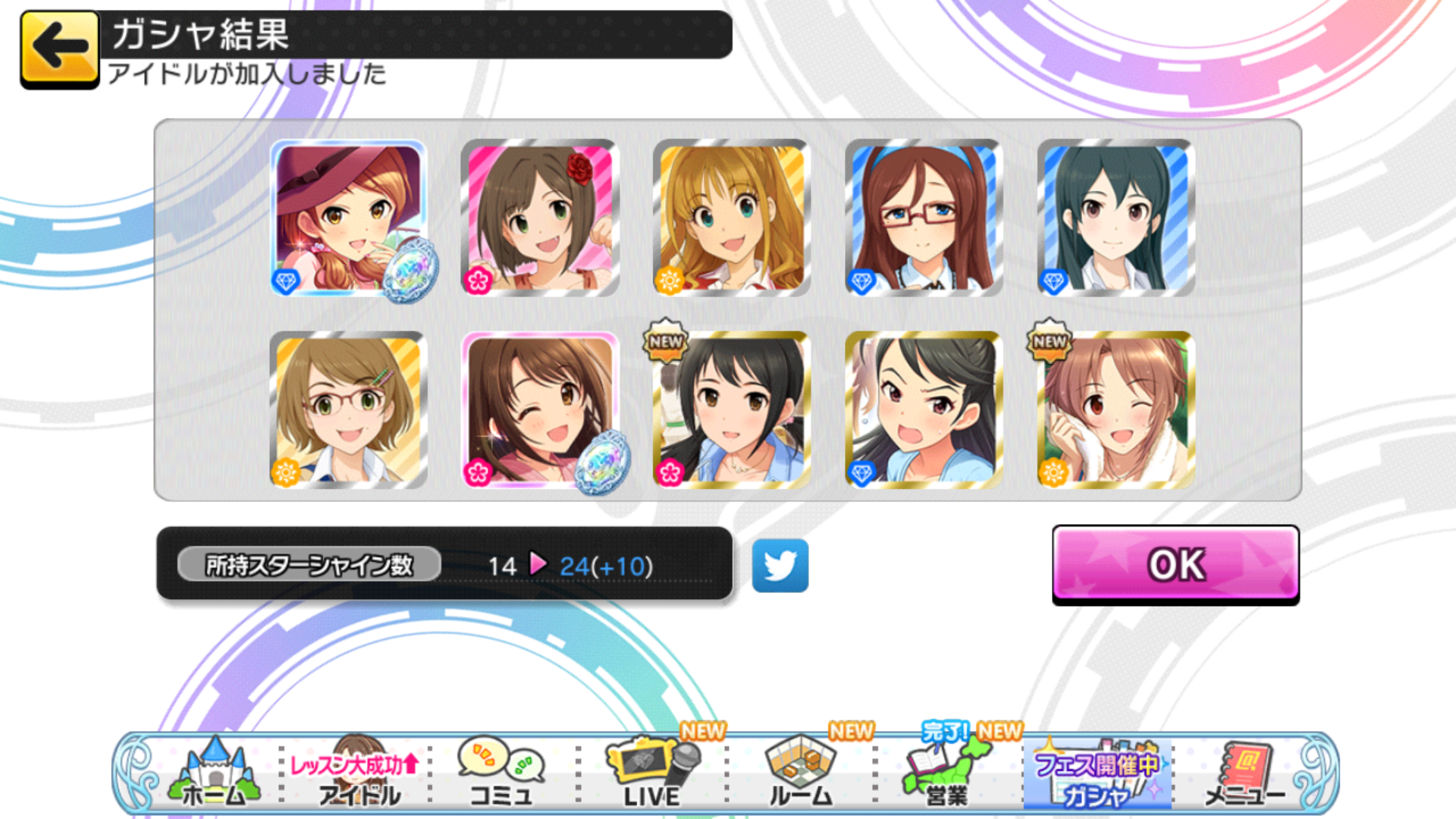Choose the idol with blue headband and glasses

(924, 218)
